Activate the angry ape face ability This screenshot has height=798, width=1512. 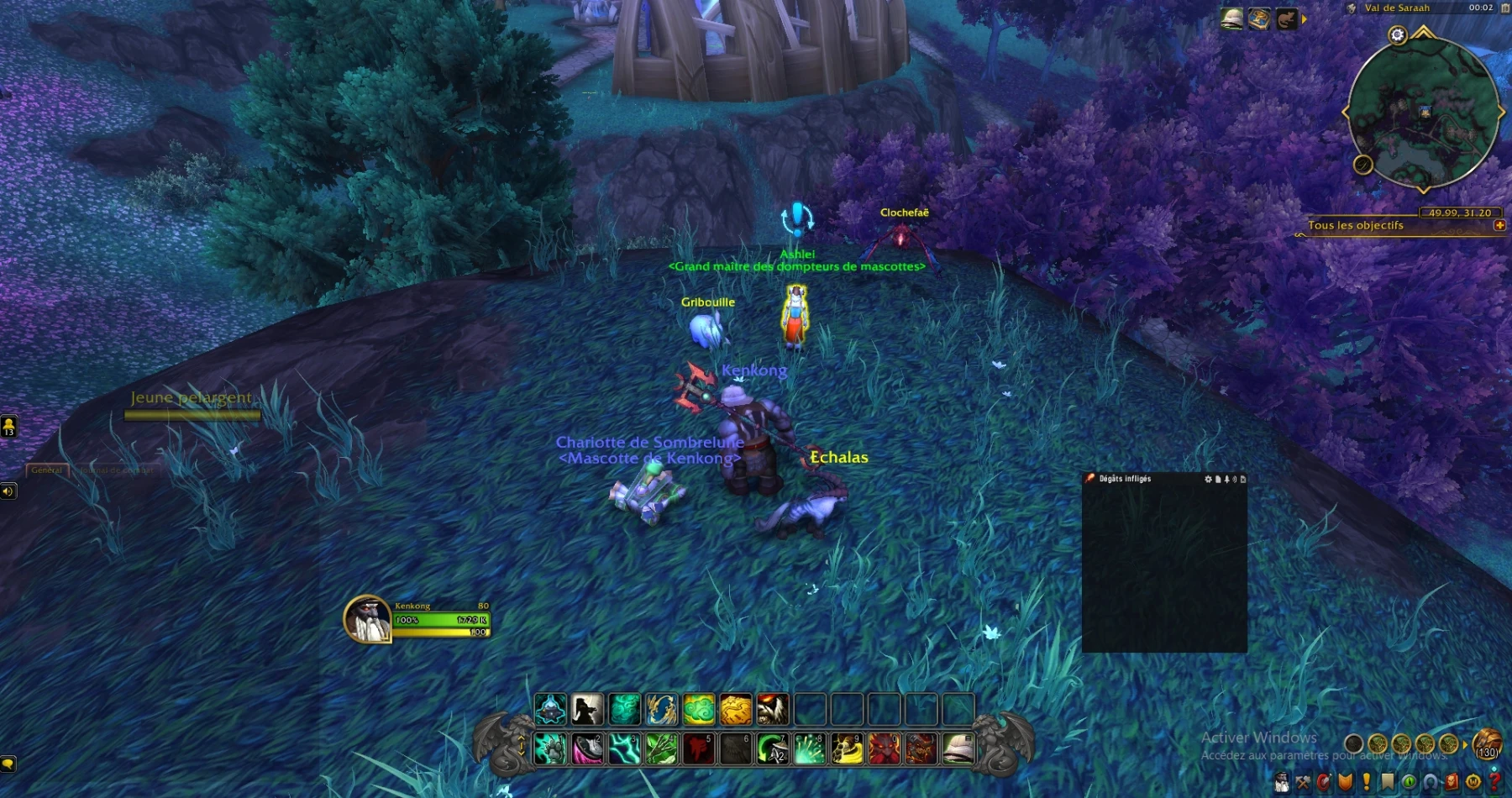(773, 710)
